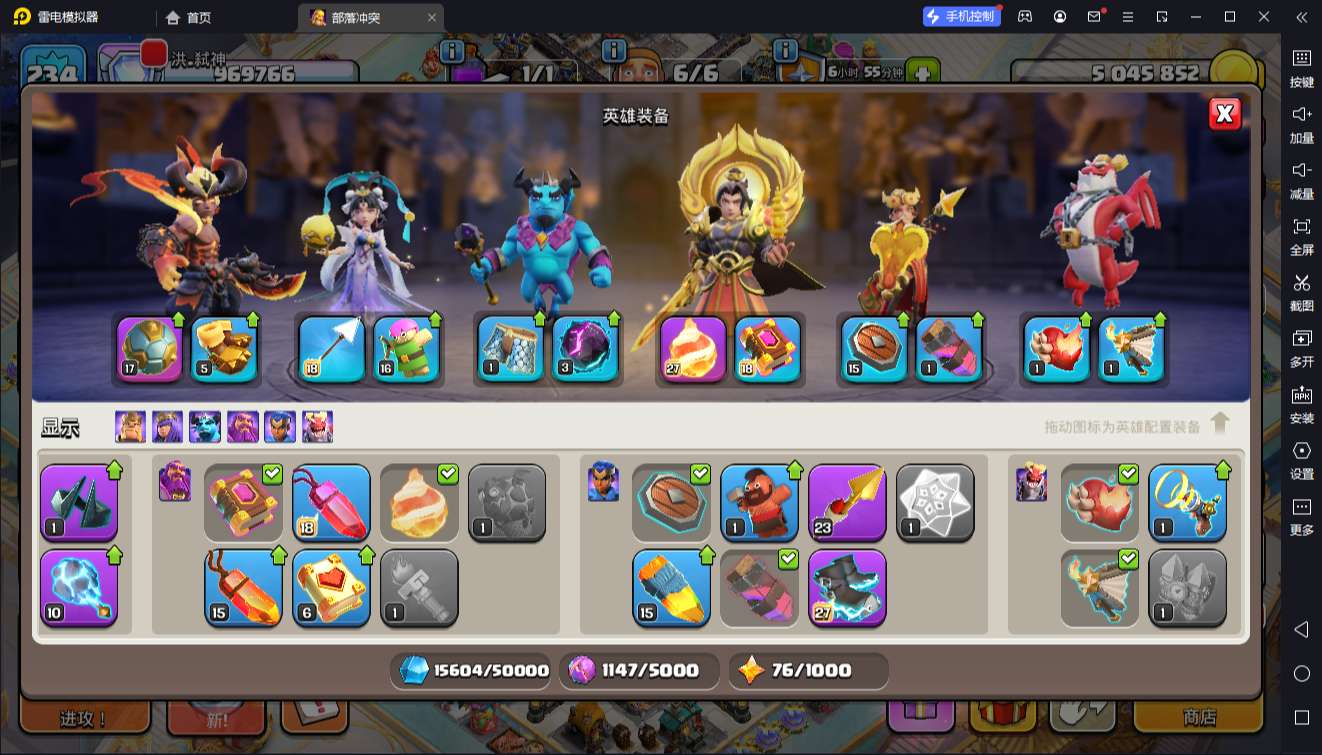The width and height of the screenshot is (1322, 755).
Task: Select the level 27 Eternal Tome slot
Action: pos(693,349)
